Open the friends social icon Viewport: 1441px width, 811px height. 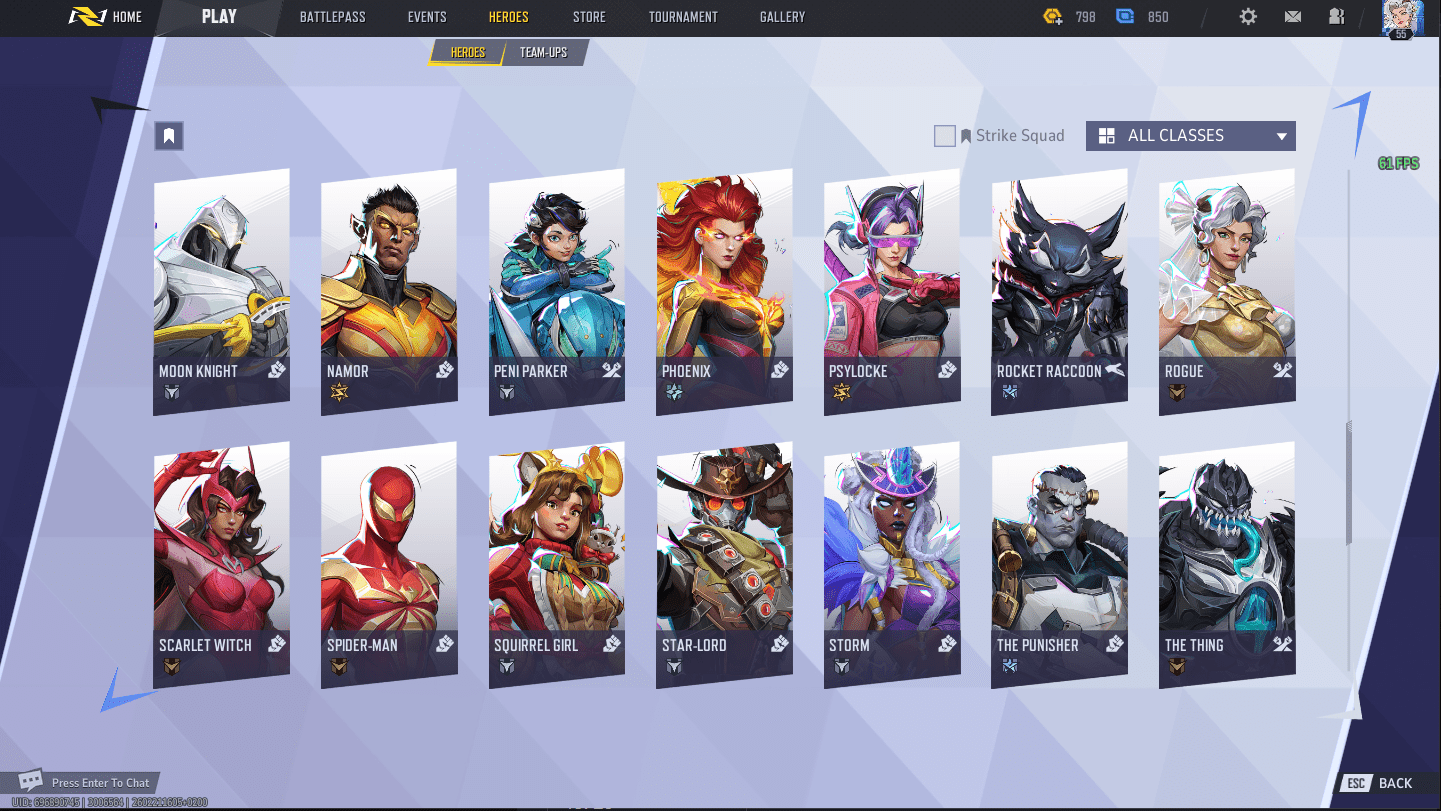(x=1337, y=17)
